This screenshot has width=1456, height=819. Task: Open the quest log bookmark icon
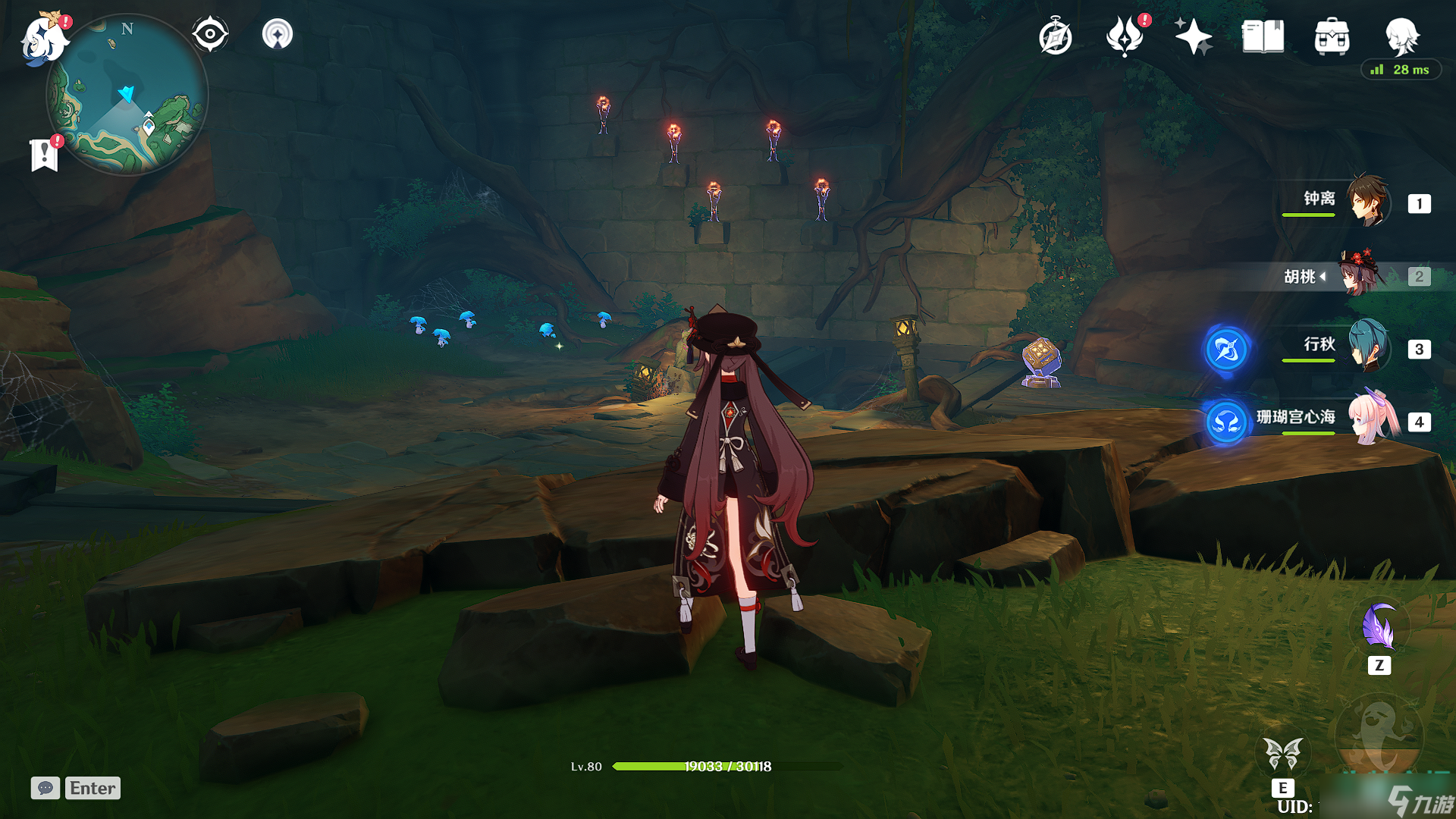(45, 155)
